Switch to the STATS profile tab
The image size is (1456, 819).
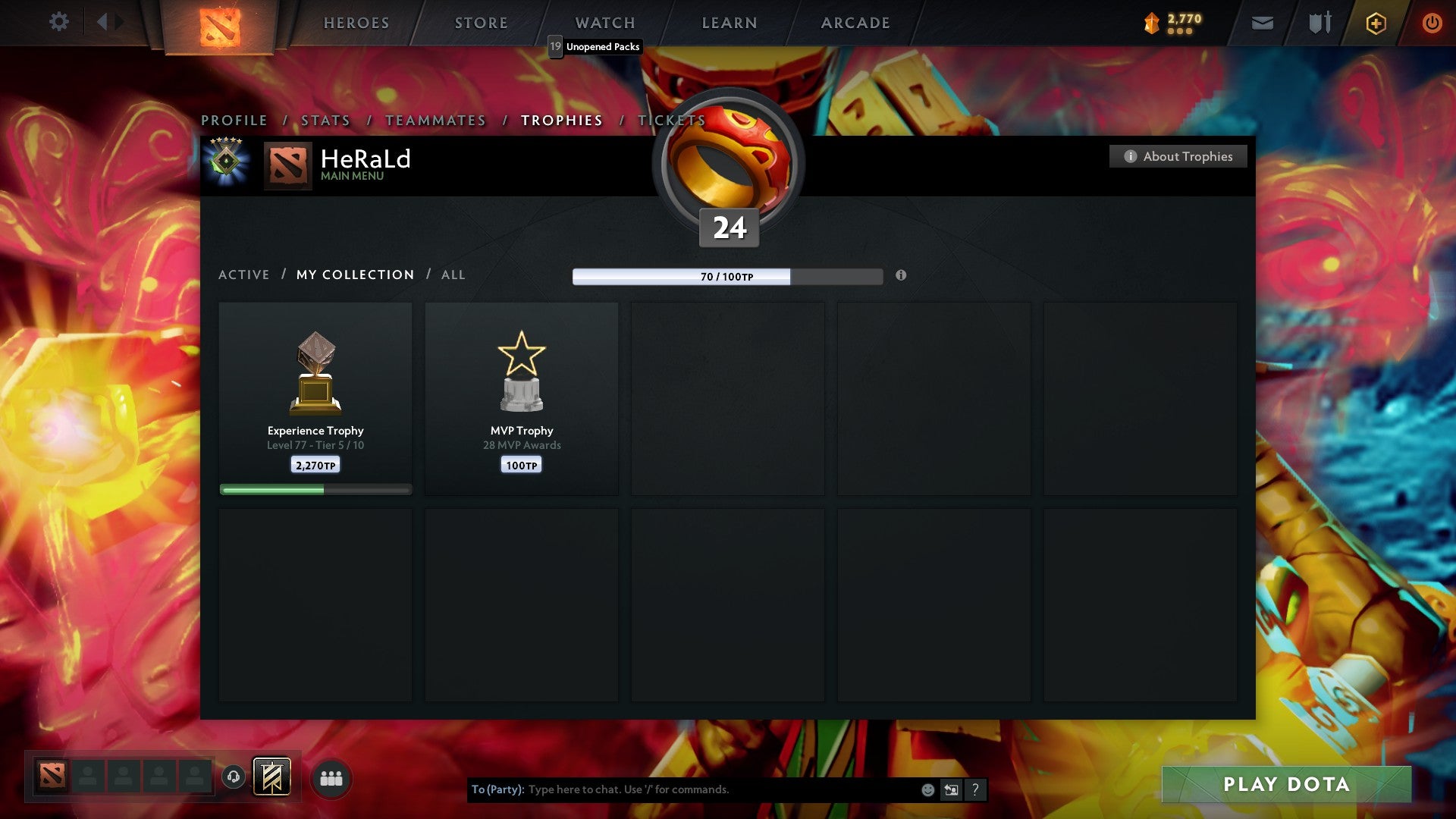tap(325, 120)
